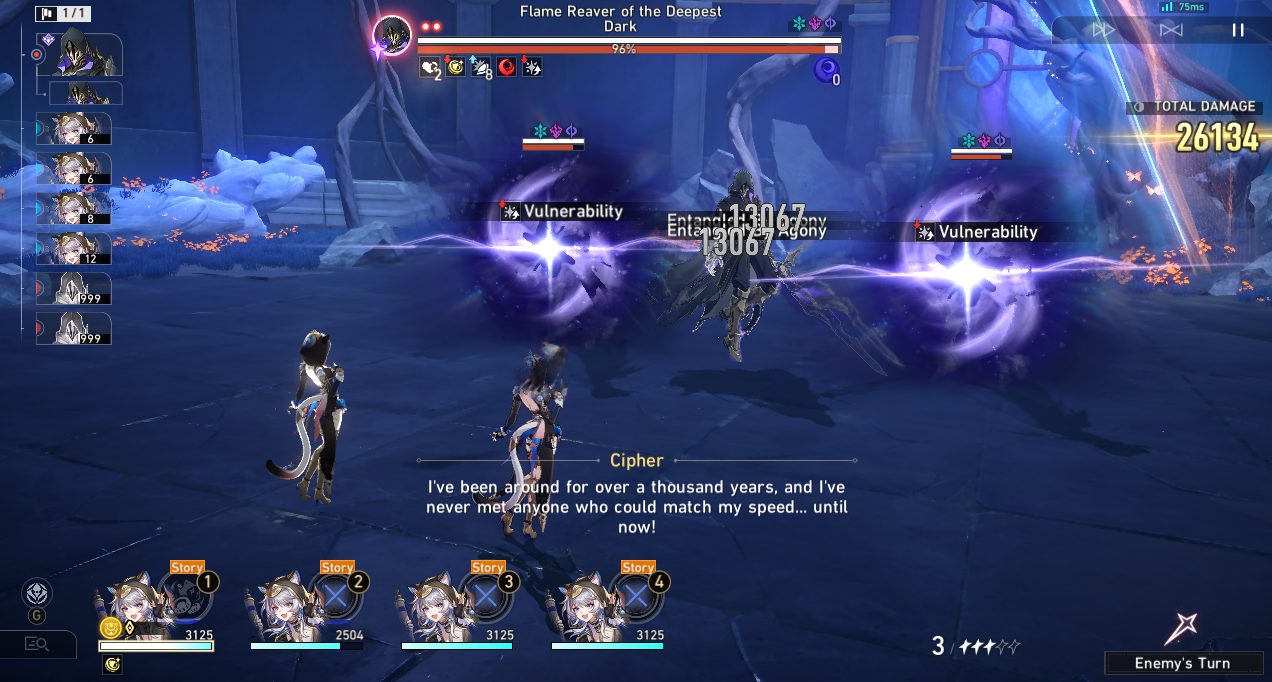Select the party portrait numbered 3
Image resolution: width=1272 pixels, height=682 pixels.
[x=435, y=605]
